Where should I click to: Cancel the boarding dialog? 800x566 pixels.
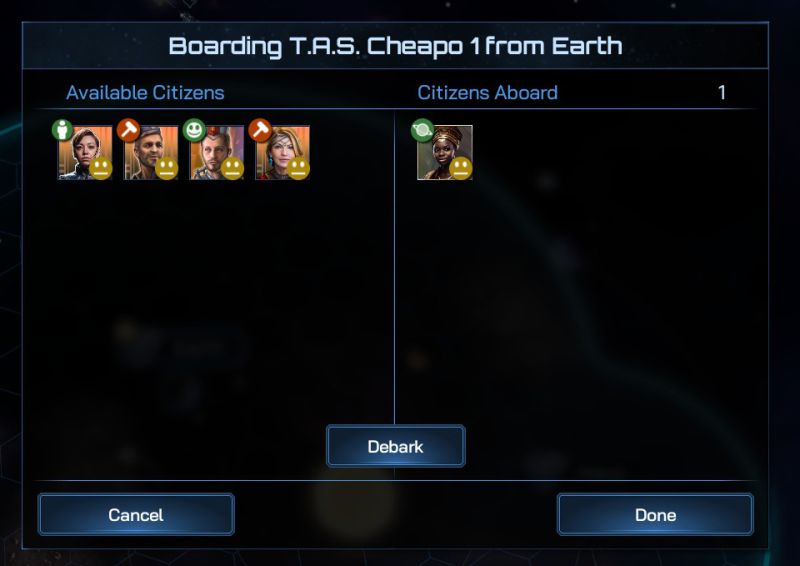(136, 515)
